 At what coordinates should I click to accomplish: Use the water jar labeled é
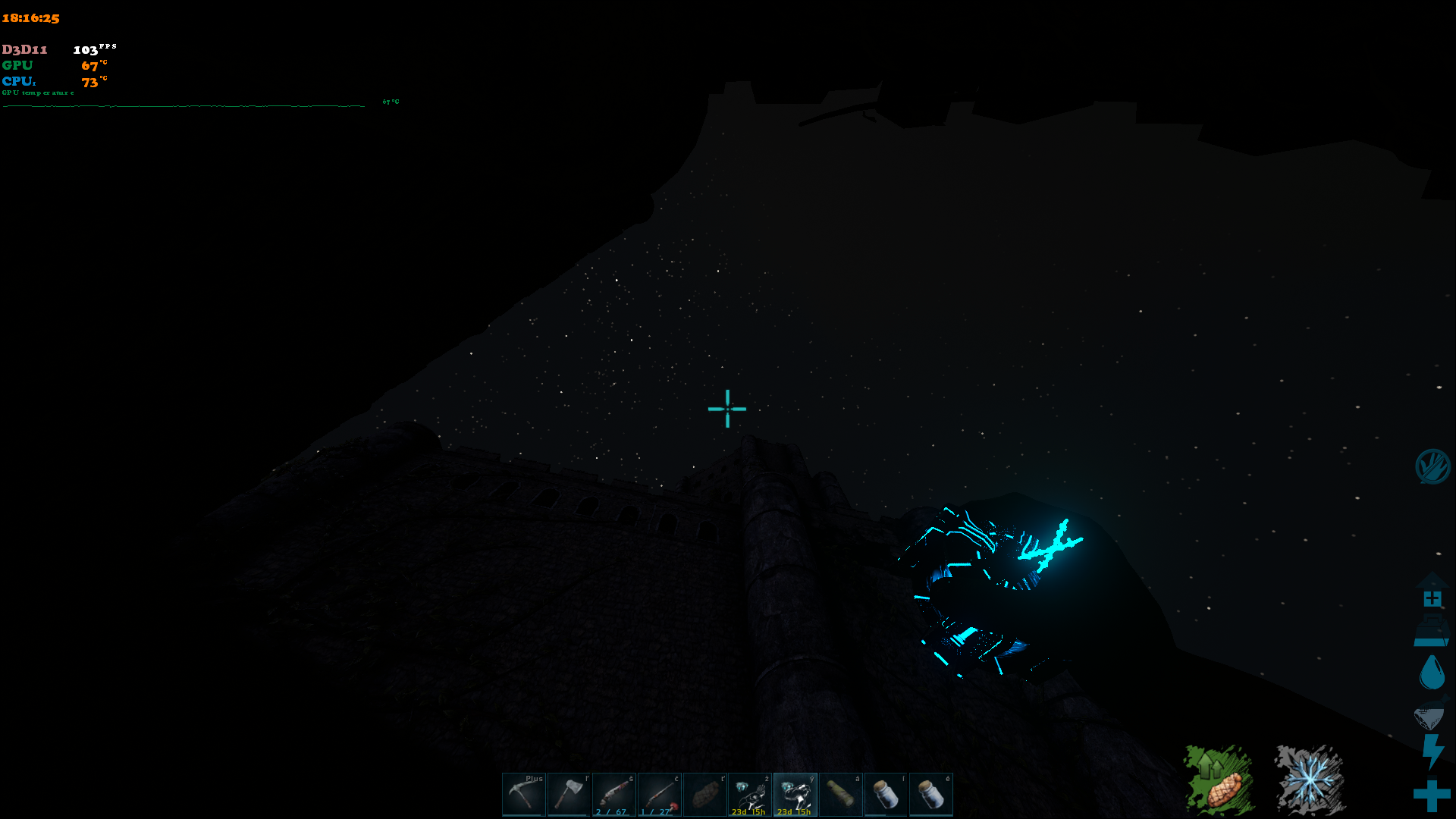[x=930, y=794]
